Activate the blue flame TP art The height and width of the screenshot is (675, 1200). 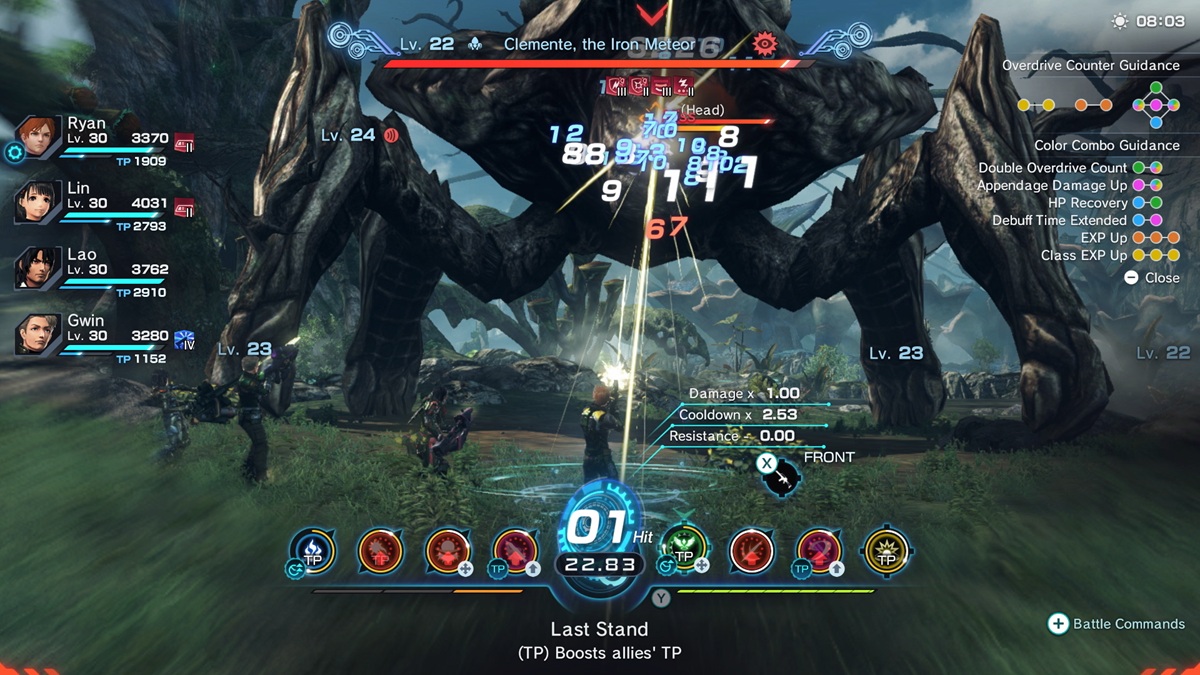tap(313, 551)
